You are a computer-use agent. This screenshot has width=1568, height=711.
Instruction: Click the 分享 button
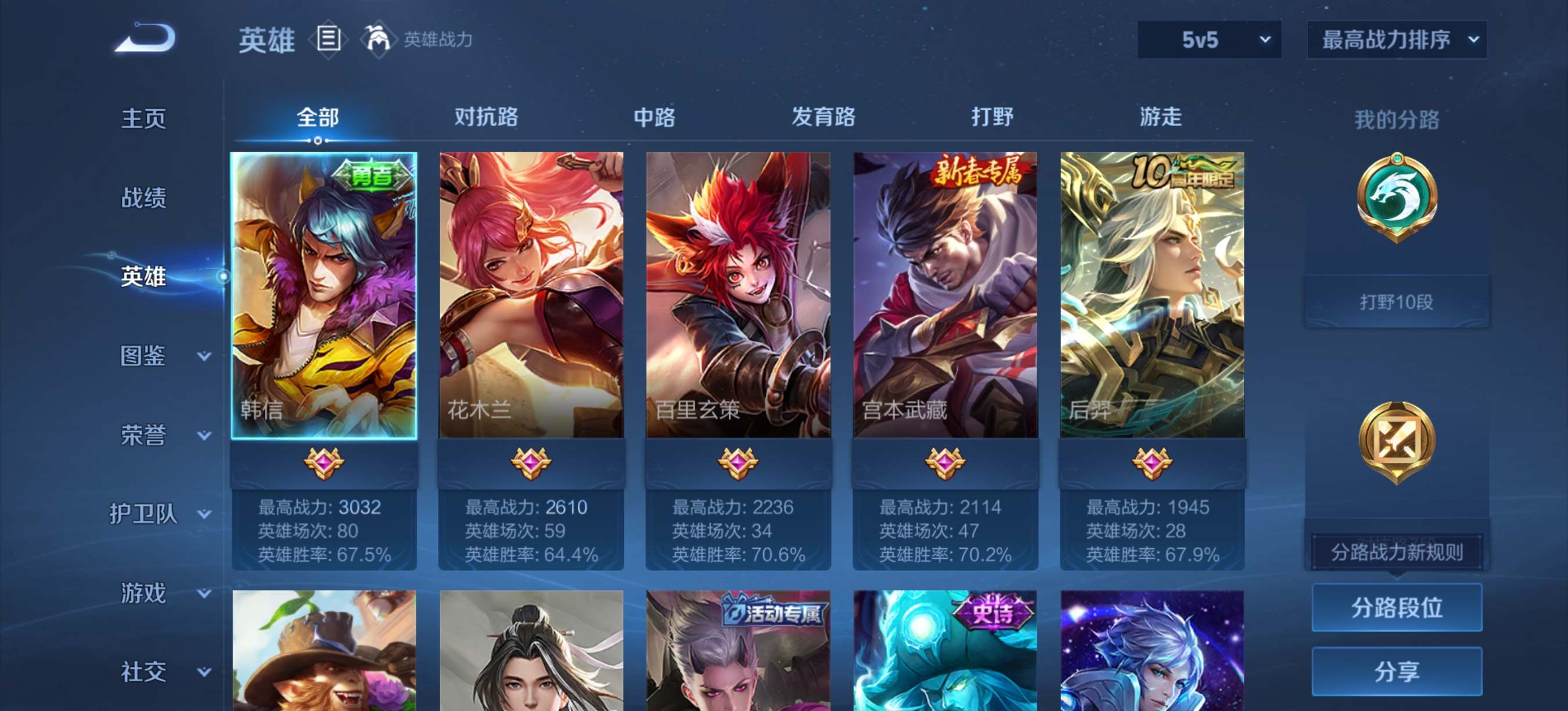click(x=1397, y=673)
